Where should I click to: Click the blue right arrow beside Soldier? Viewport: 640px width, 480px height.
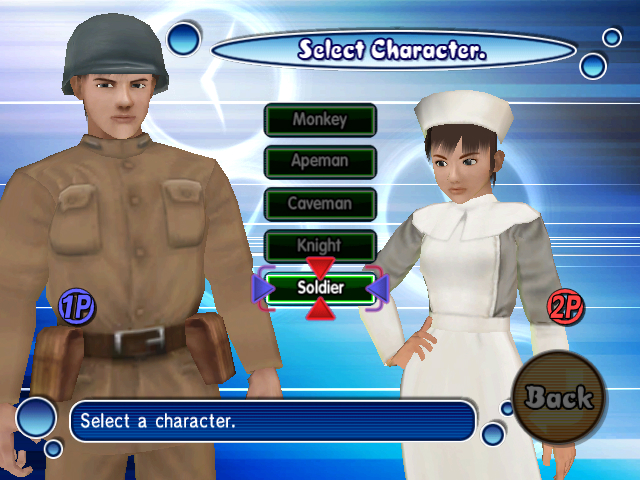click(377, 288)
